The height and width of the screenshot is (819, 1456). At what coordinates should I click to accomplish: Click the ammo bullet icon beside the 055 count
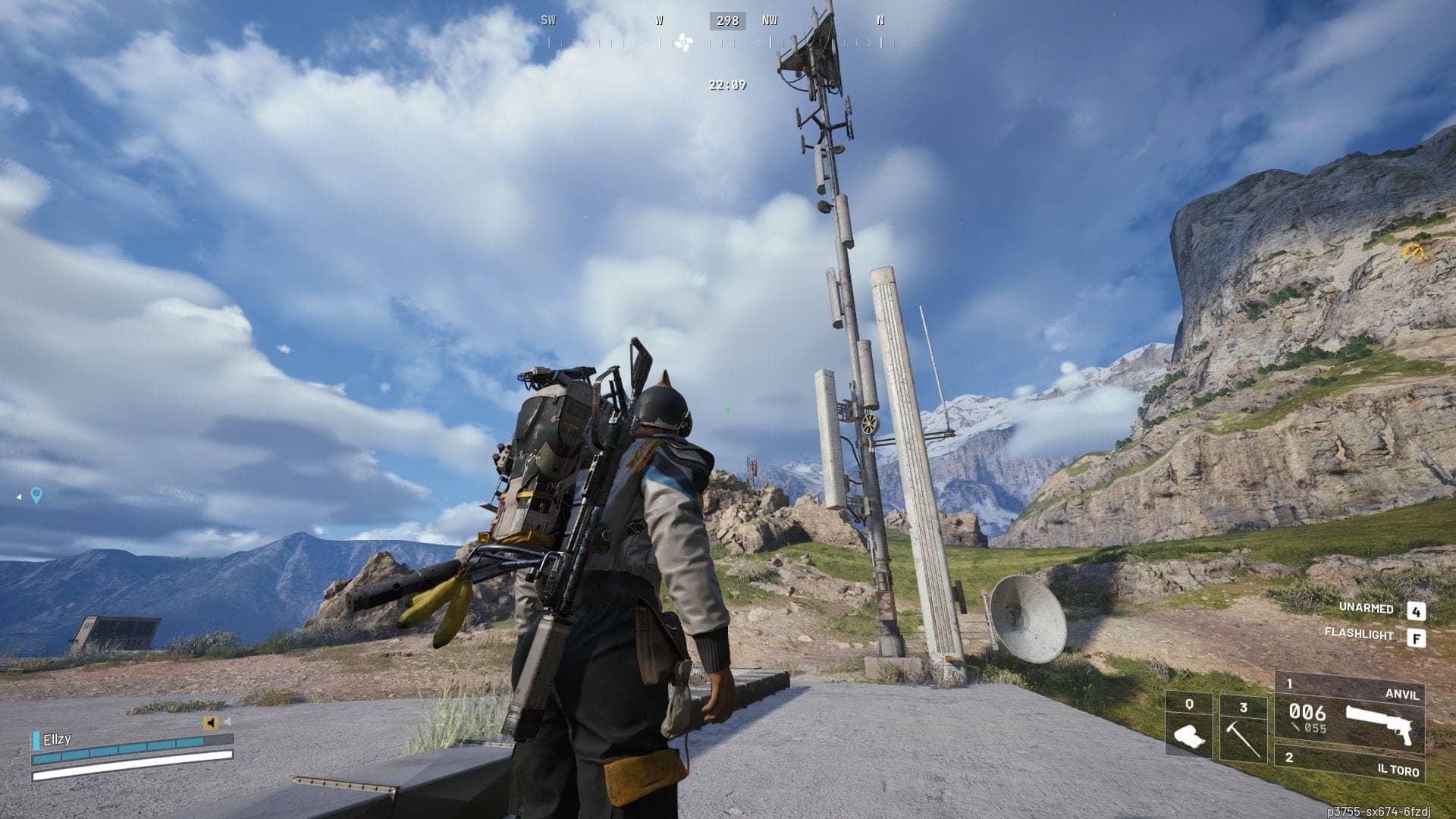pyautogui.click(x=1295, y=728)
